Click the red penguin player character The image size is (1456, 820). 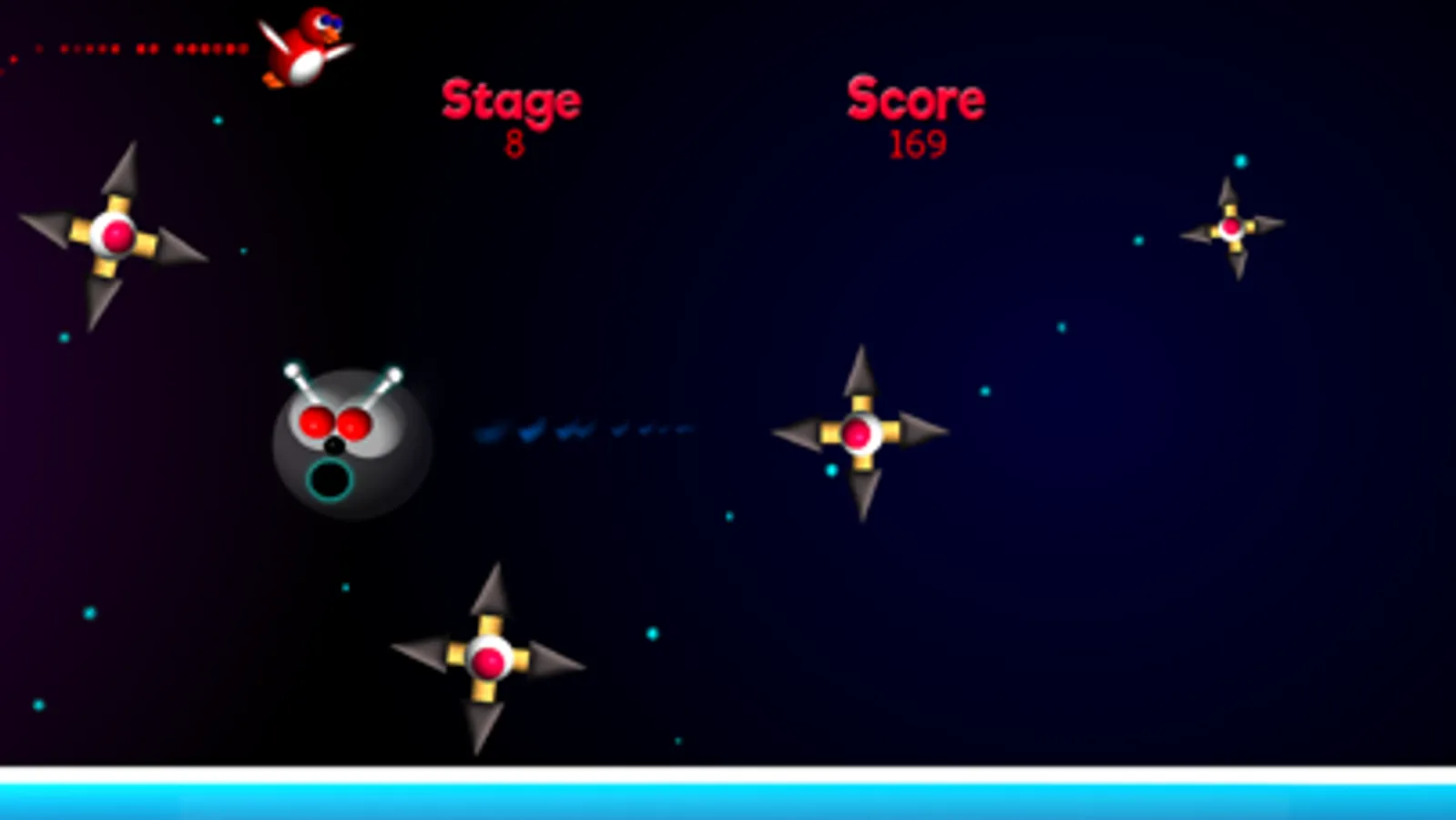(300, 50)
